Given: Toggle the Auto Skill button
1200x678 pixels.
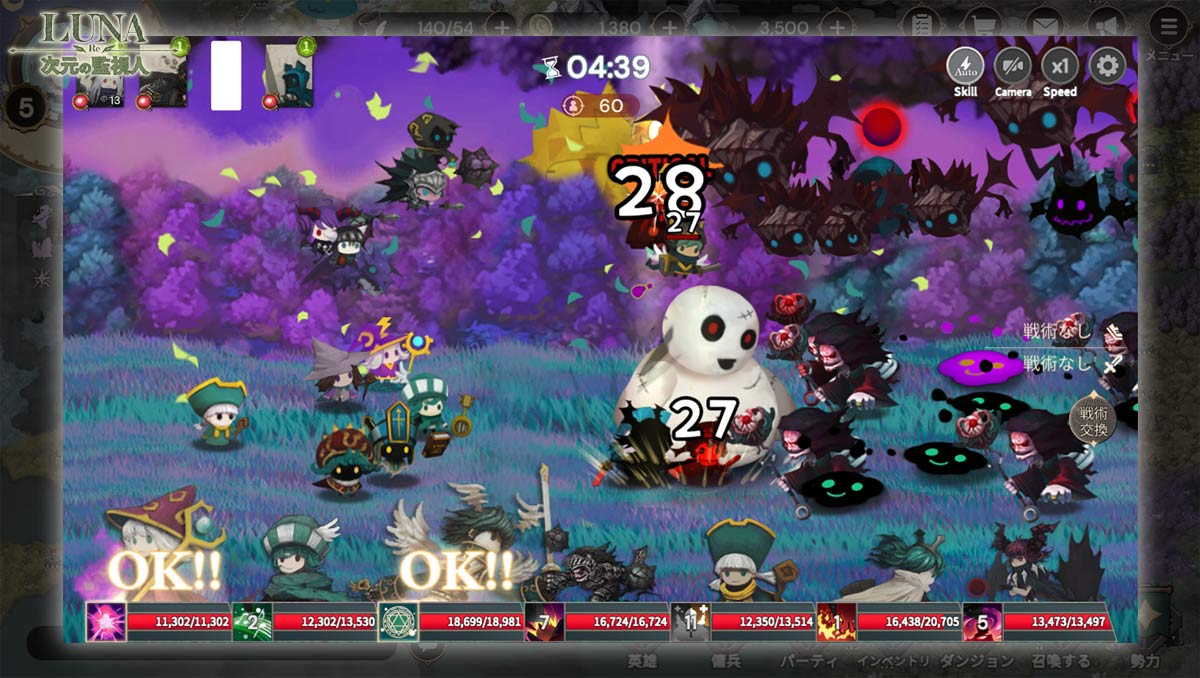Looking at the screenshot, I should pyautogui.click(x=965, y=67).
